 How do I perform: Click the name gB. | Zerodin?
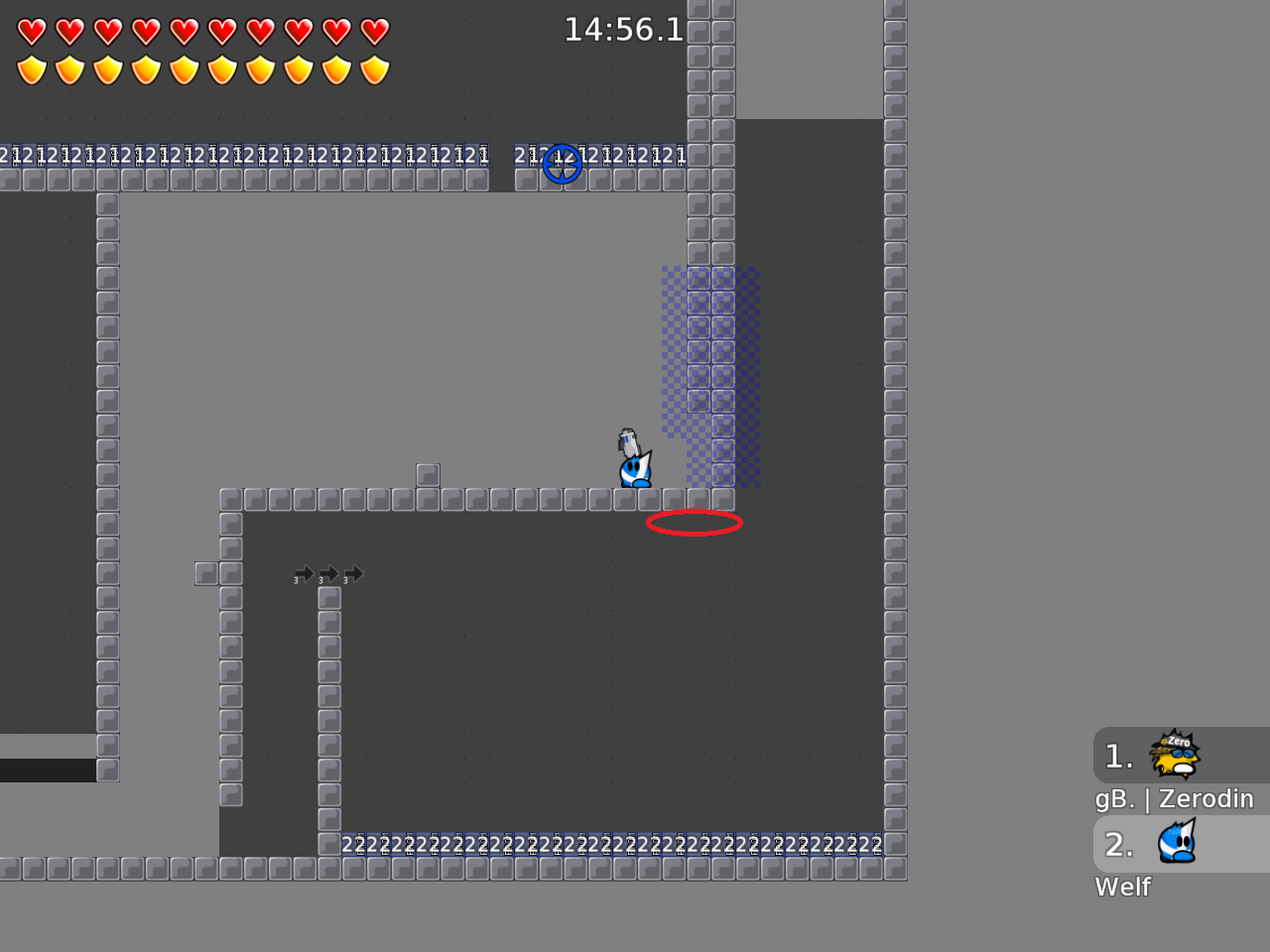1175,798
